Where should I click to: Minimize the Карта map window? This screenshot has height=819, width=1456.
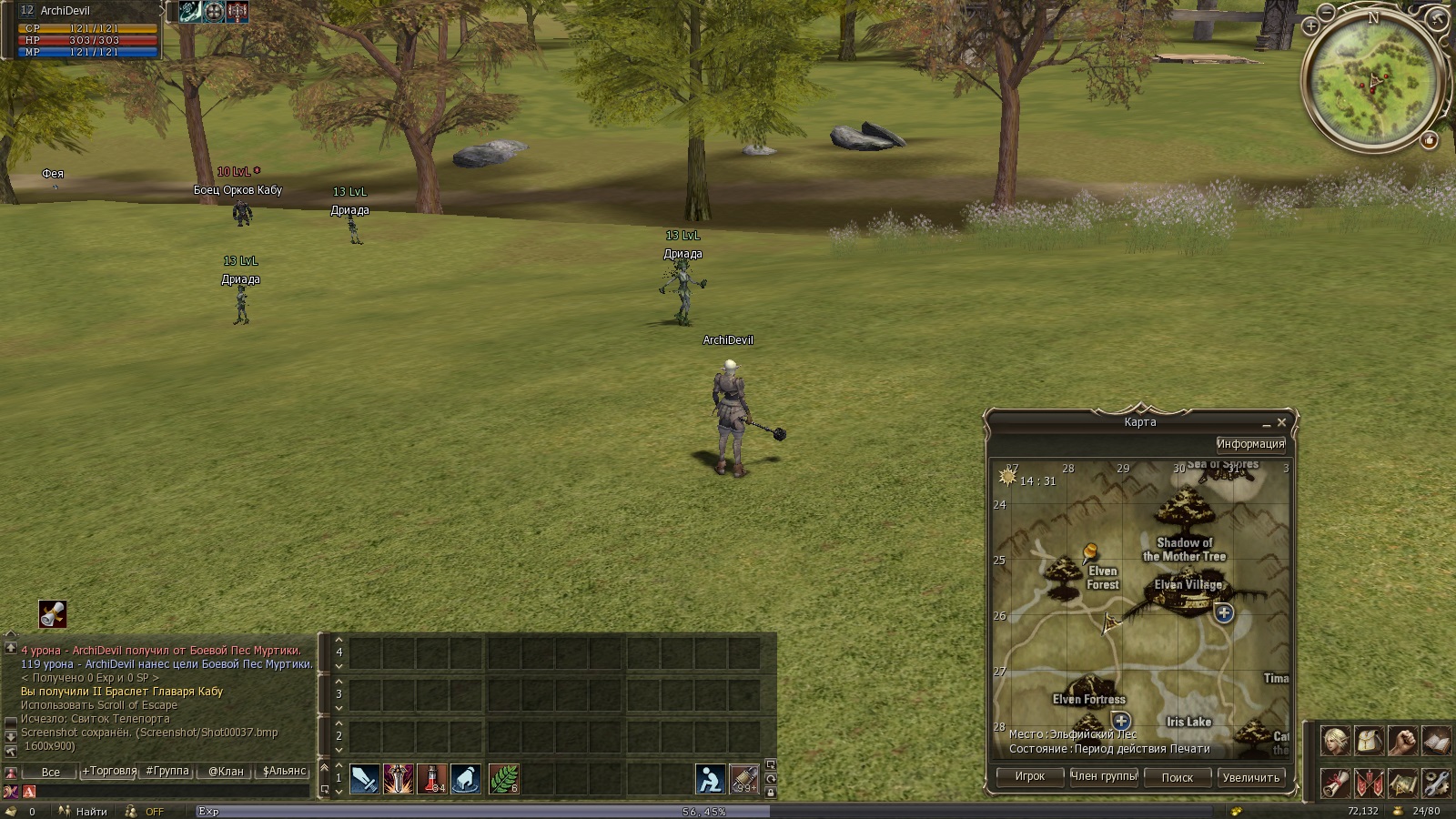coord(1266,424)
